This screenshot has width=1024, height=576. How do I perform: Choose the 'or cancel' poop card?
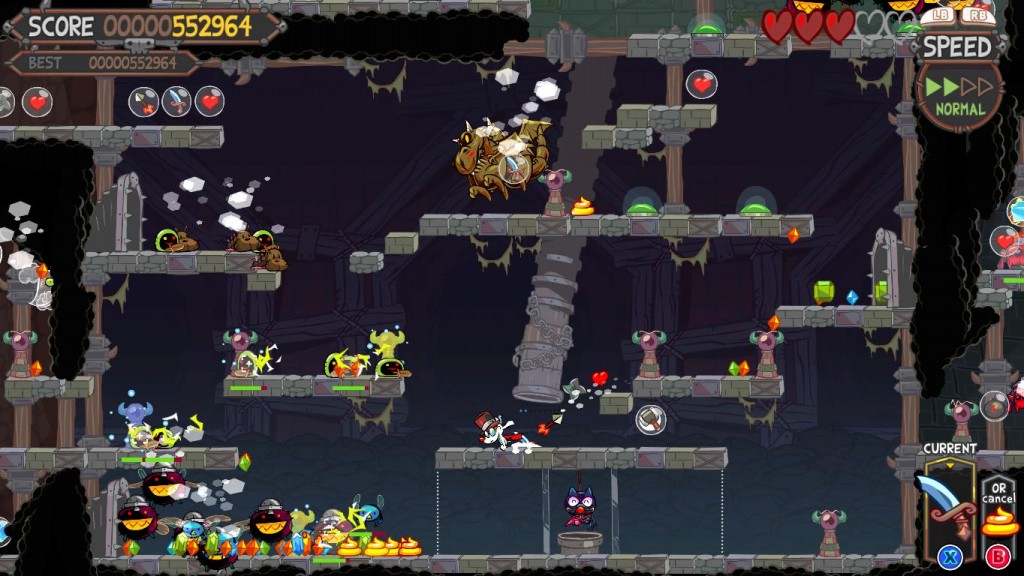tap(998, 510)
